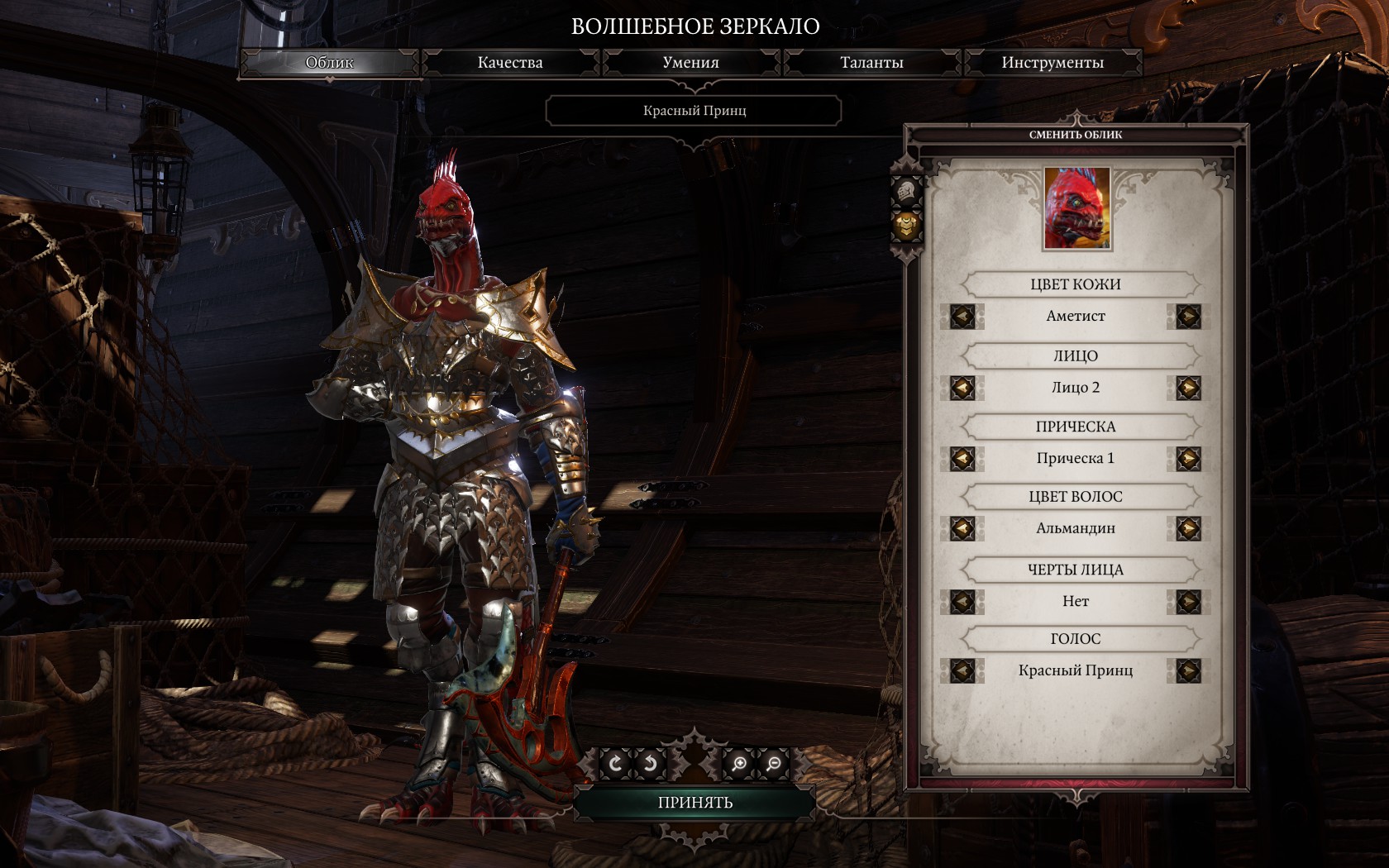Zoom out from the character model
This screenshot has width=1389, height=868.
point(774,764)
